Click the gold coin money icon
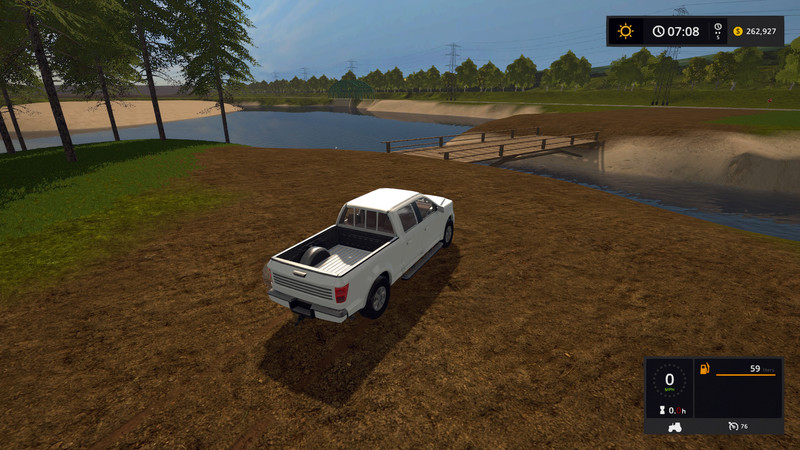Screen dimensions: 800x450 [x=738, y=31]
